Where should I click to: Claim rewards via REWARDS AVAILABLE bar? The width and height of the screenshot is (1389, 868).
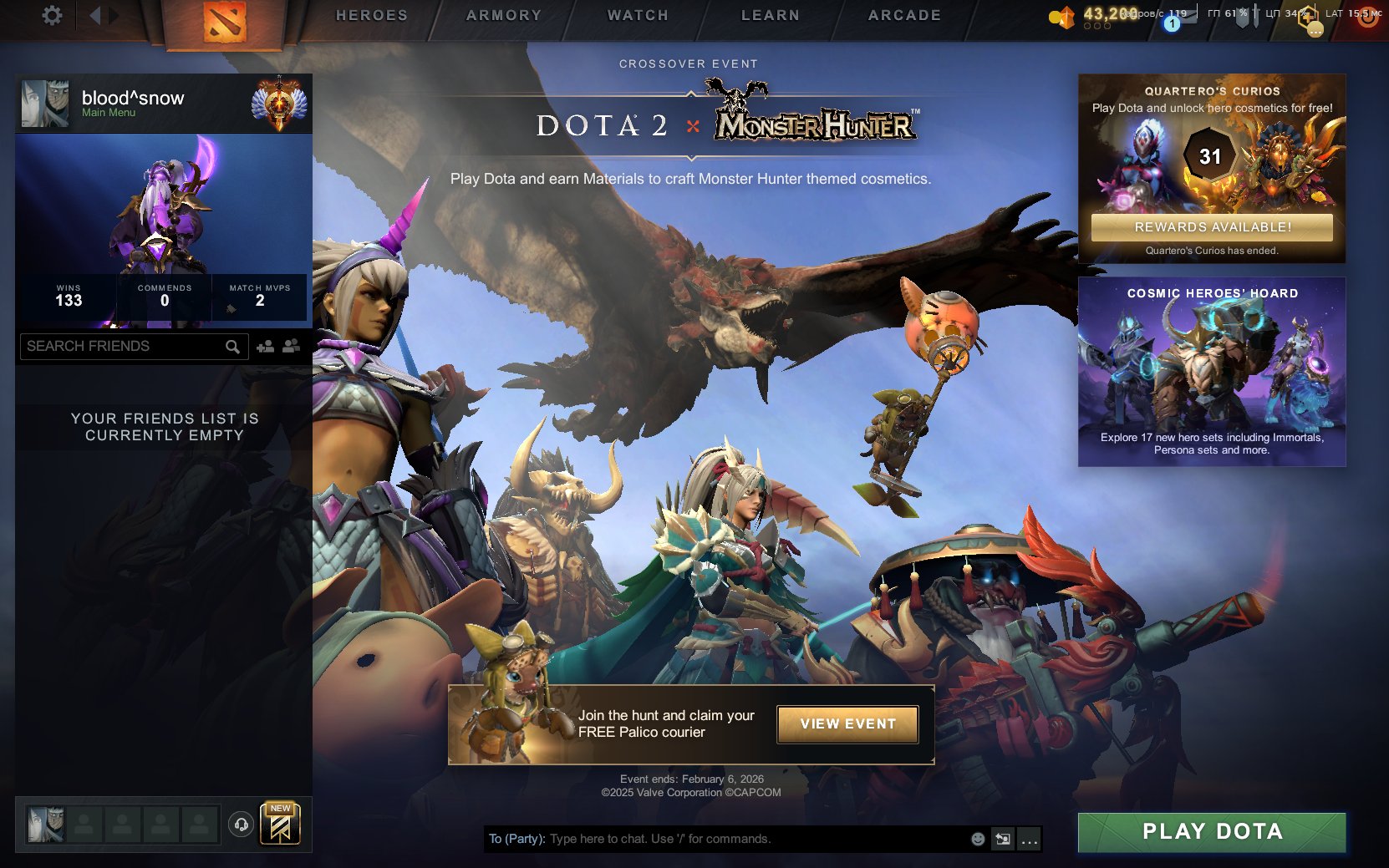point(1212,226)
